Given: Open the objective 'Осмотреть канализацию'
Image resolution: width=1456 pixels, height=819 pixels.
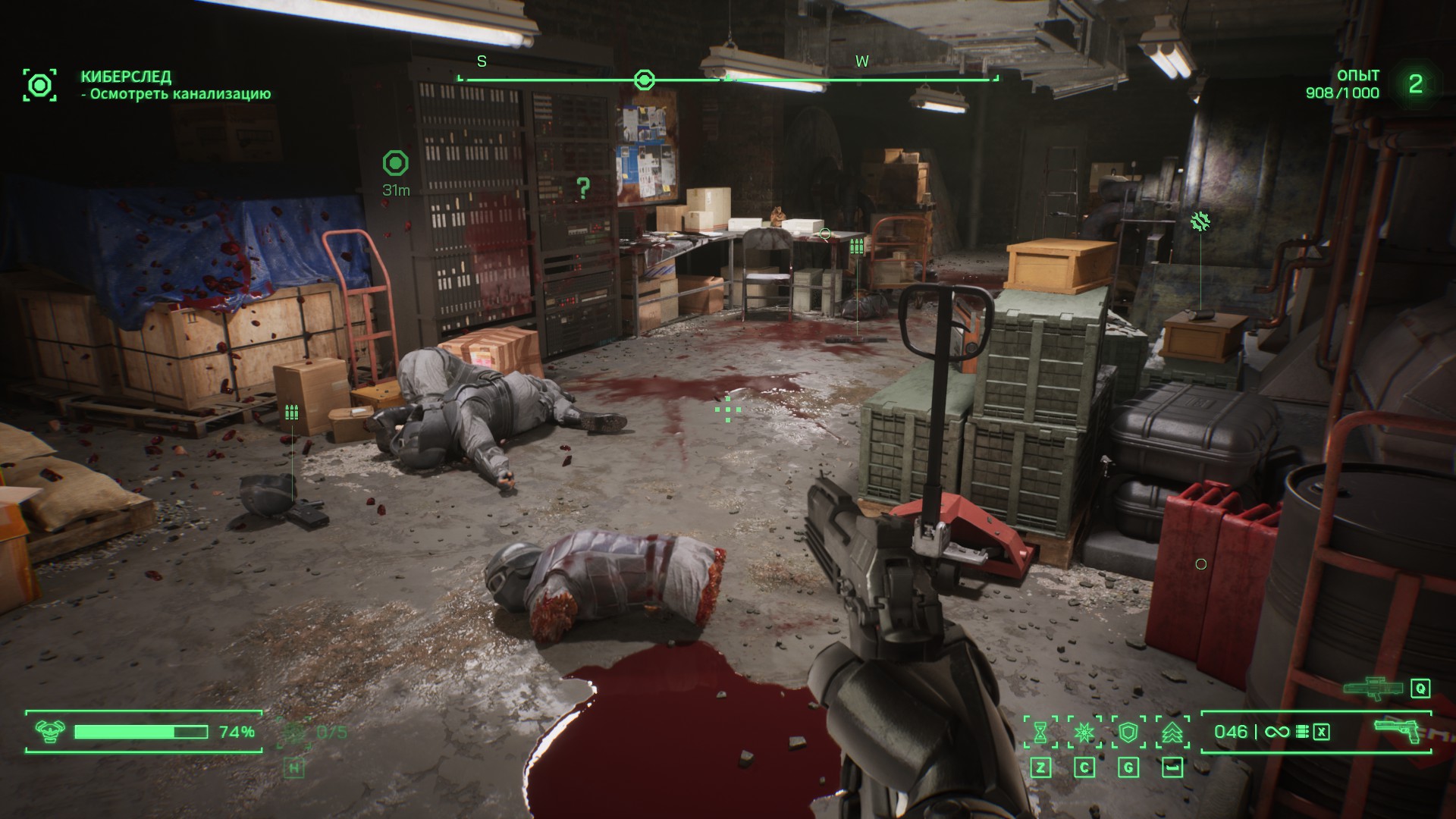Looking at the screenshot, I should pos(180,94).
